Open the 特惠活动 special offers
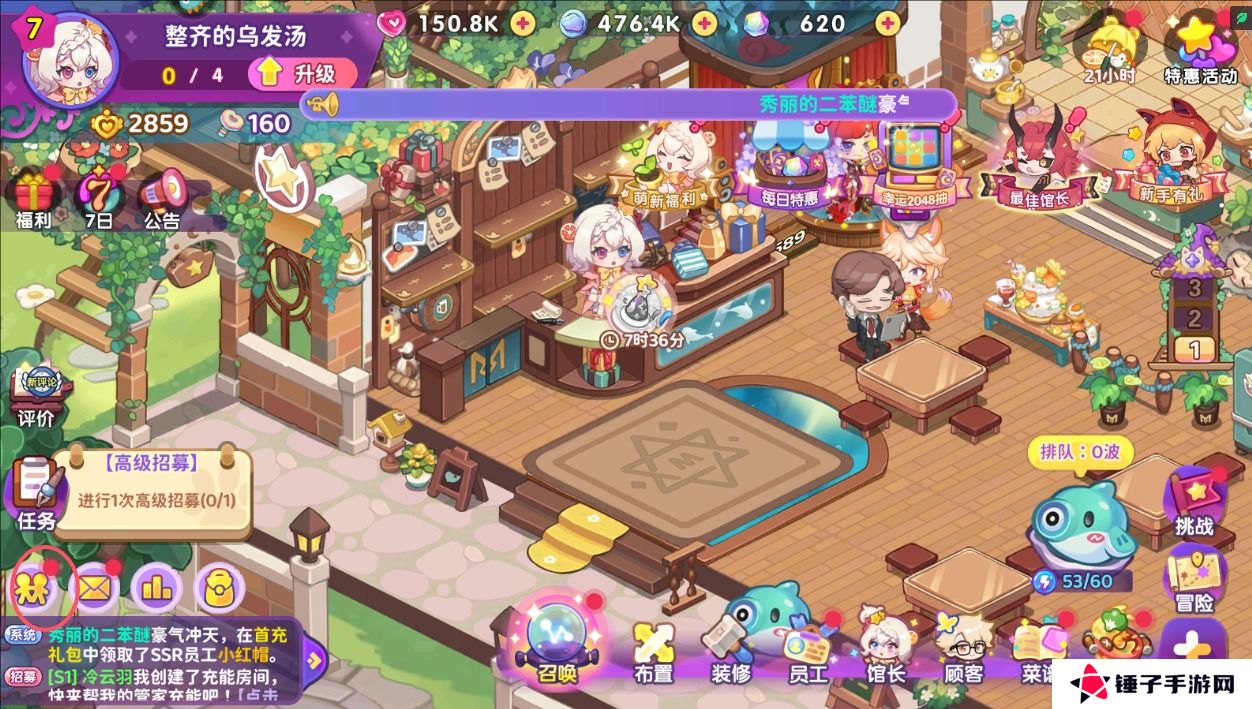Screen dimensions: 1252x709 [x=1200, y=50]
